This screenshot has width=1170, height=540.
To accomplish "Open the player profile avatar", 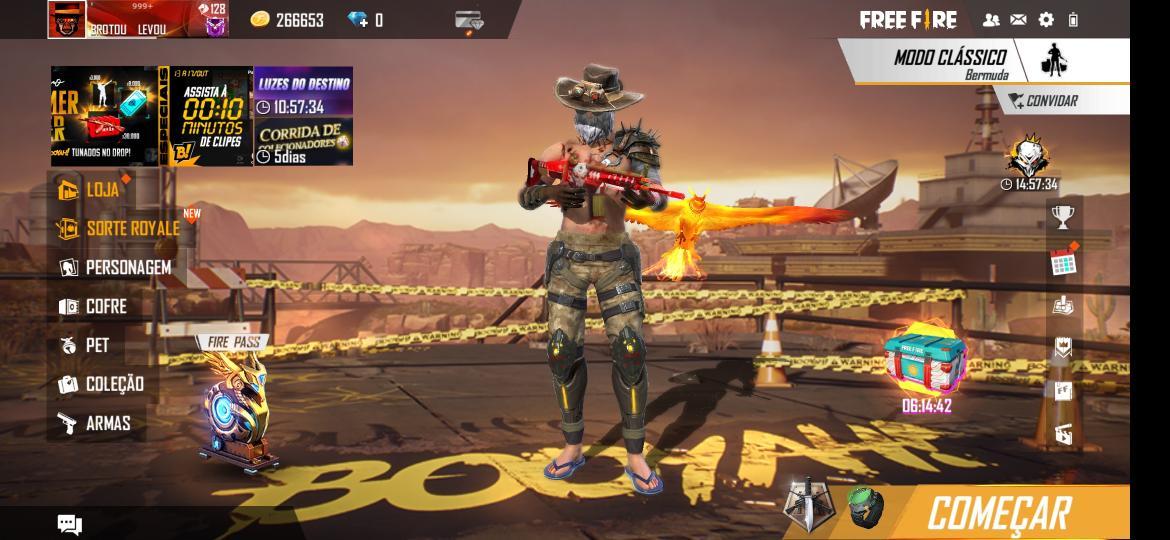I will [67, 20].
